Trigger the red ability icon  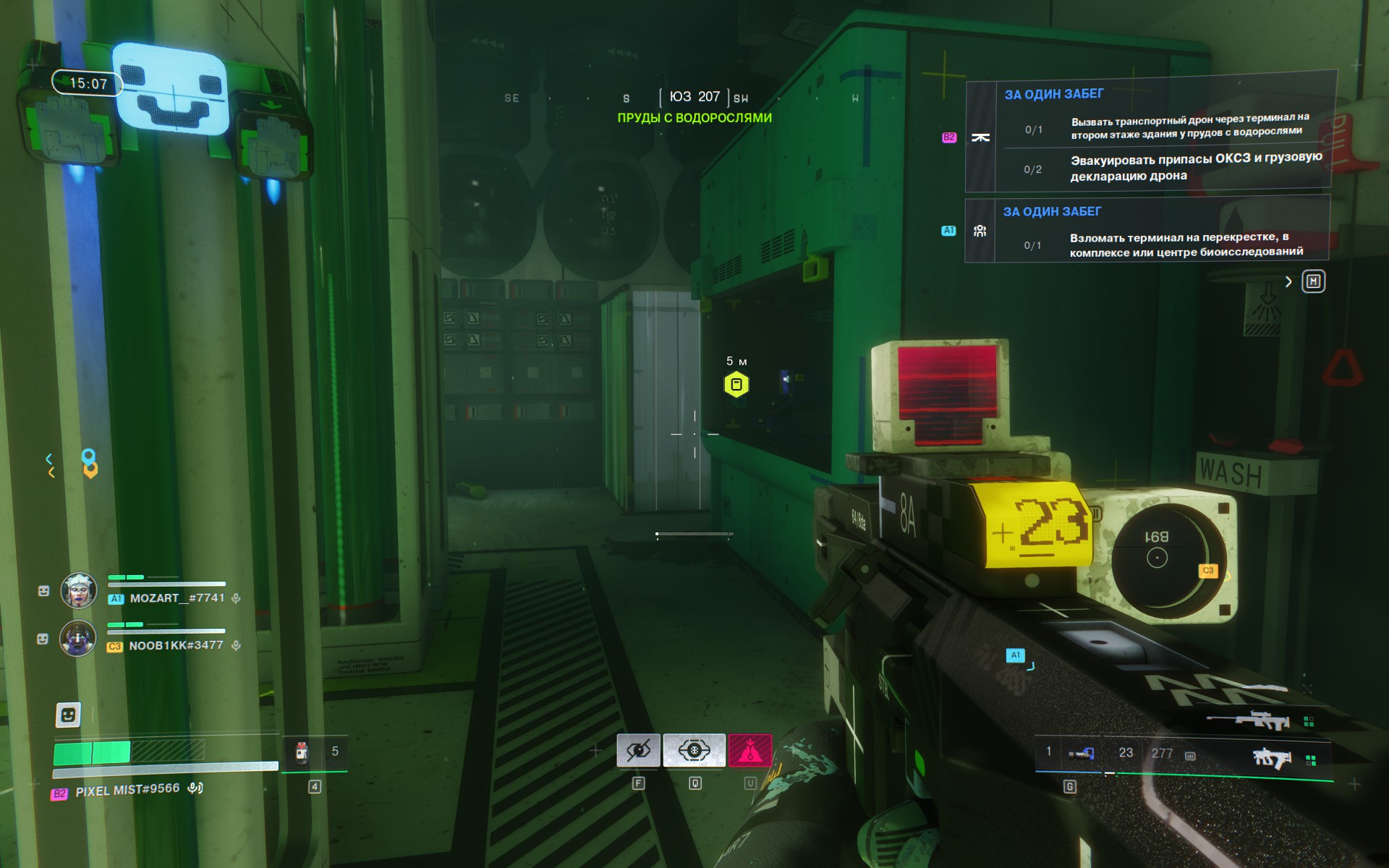[x=749, y=751]
